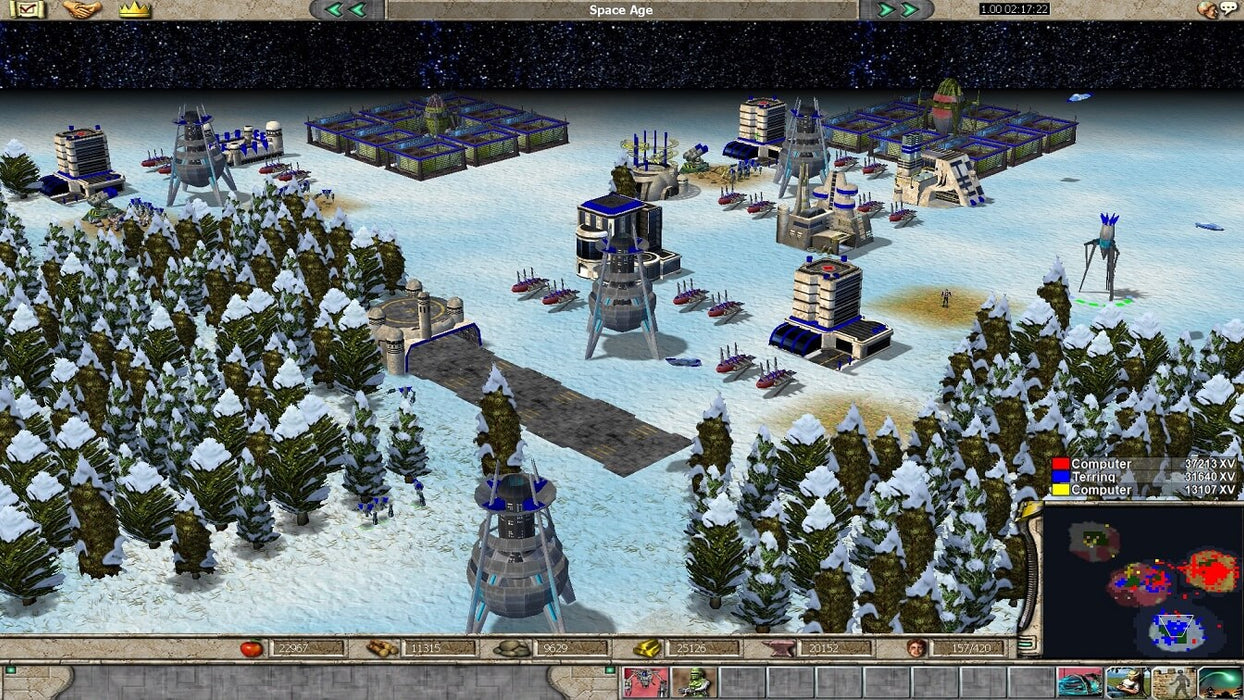Click the right double-arrow beside Space Age
Image resolution: width=1244 pixels, height=700 pixels.
point(898,10)
